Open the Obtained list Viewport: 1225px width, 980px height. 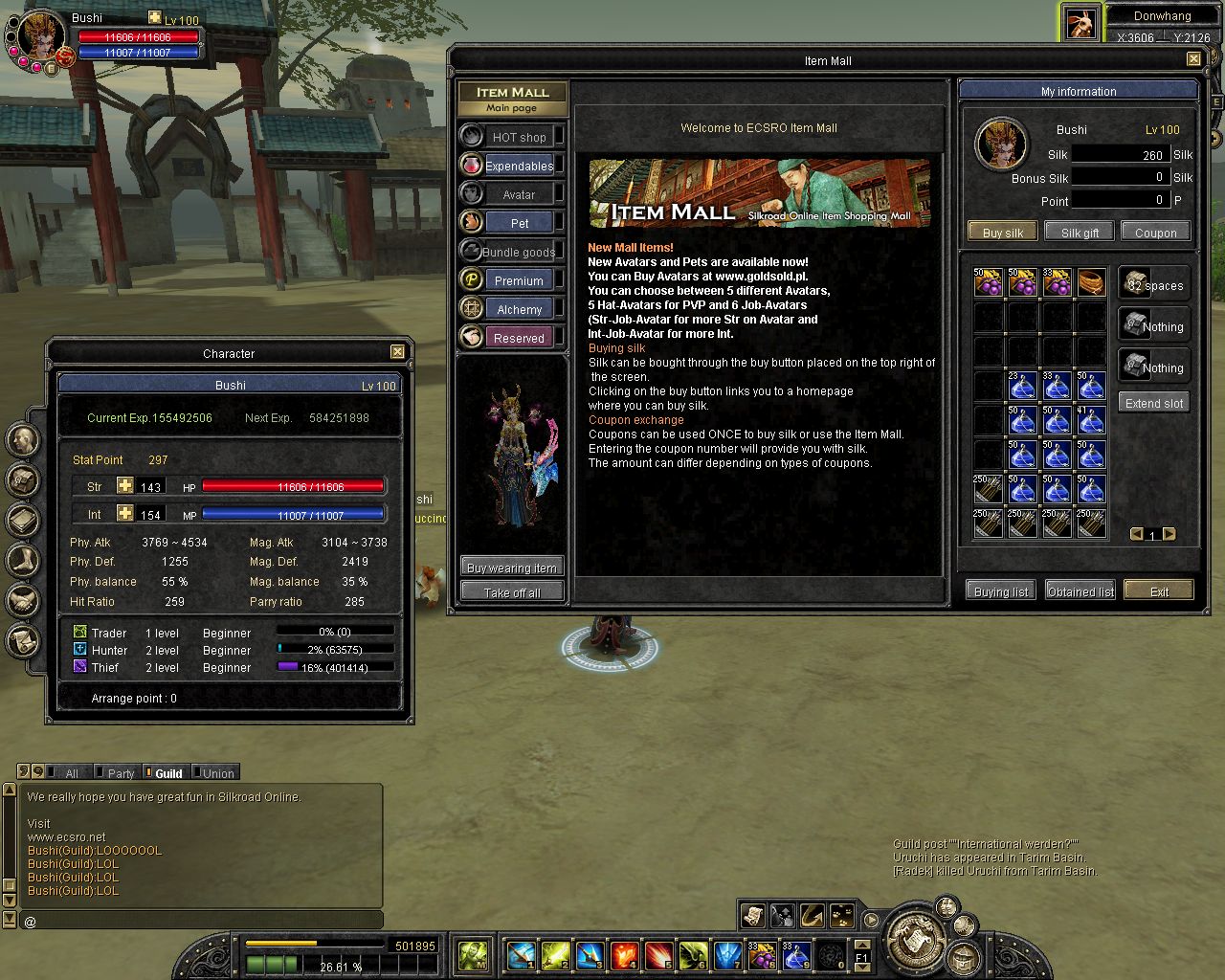1080,591
